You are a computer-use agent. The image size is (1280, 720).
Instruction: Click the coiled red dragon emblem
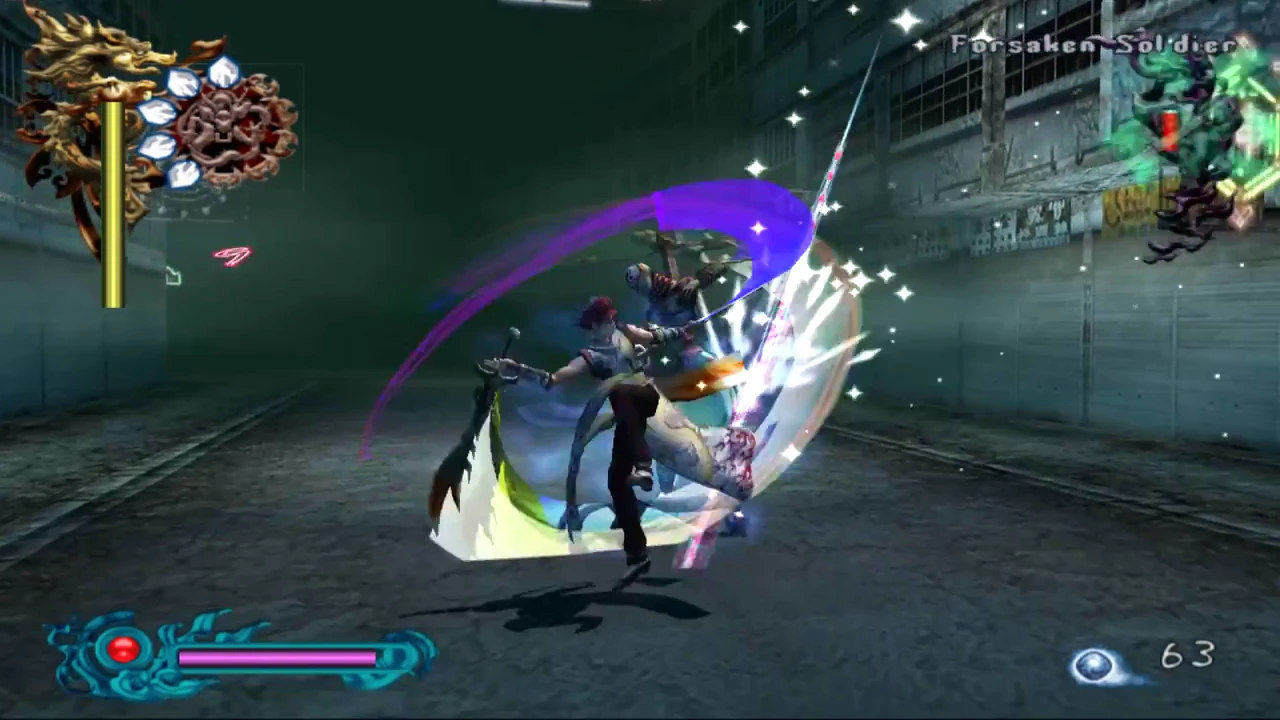(x=237, y=128)
